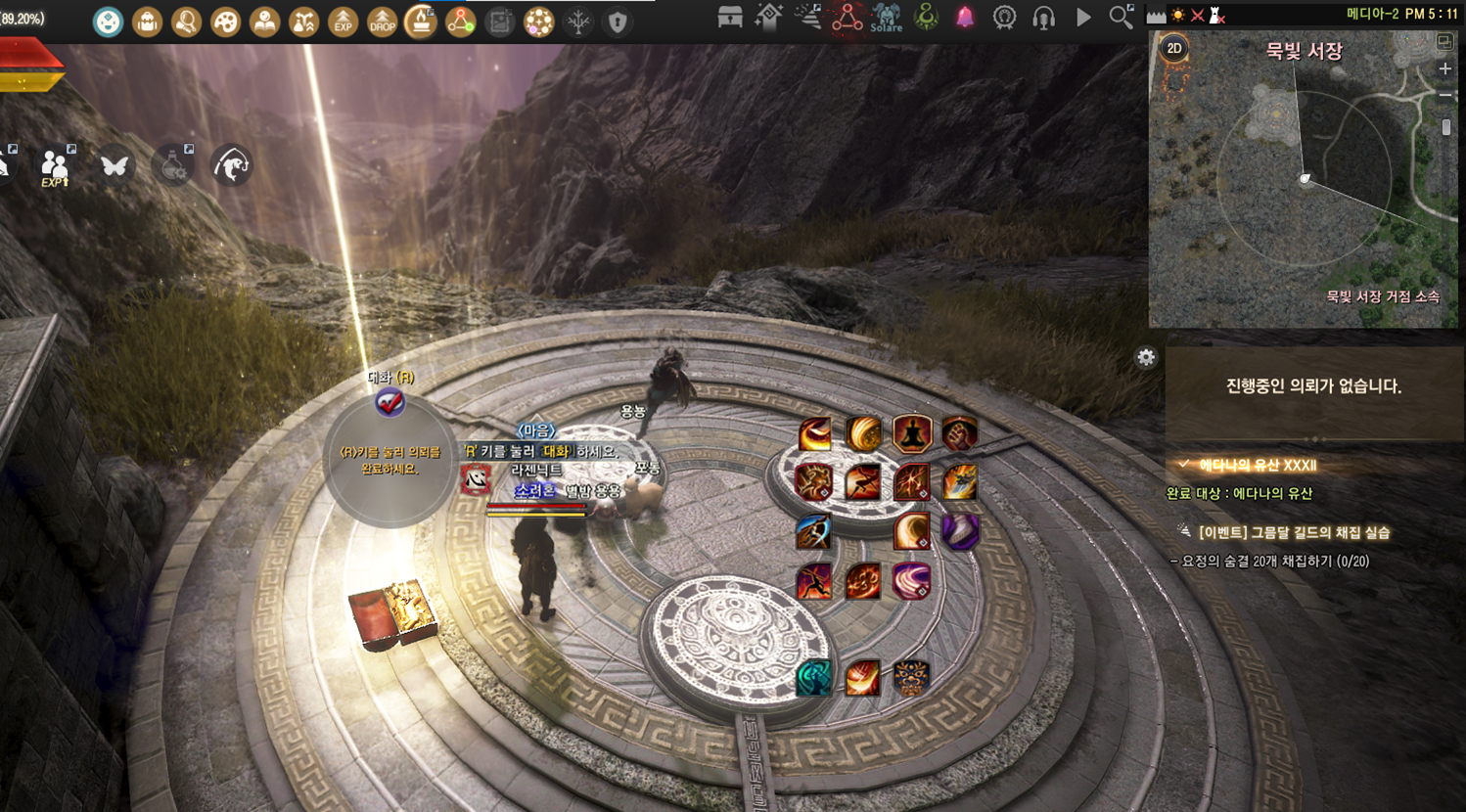This screenshot has height=812, width=1466.
Task: Zoom in the minimap with plus button
Action: tap(1444, 68)
